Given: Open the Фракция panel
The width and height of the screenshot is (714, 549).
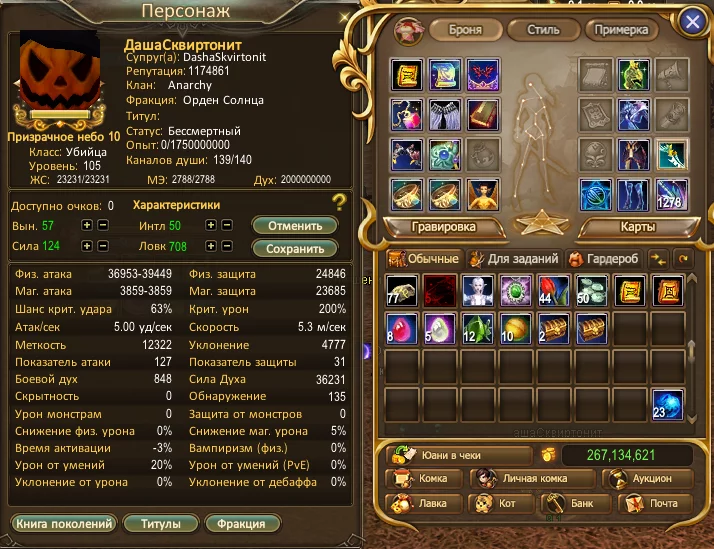Looking at the screenshot, I should coord(241,523).
